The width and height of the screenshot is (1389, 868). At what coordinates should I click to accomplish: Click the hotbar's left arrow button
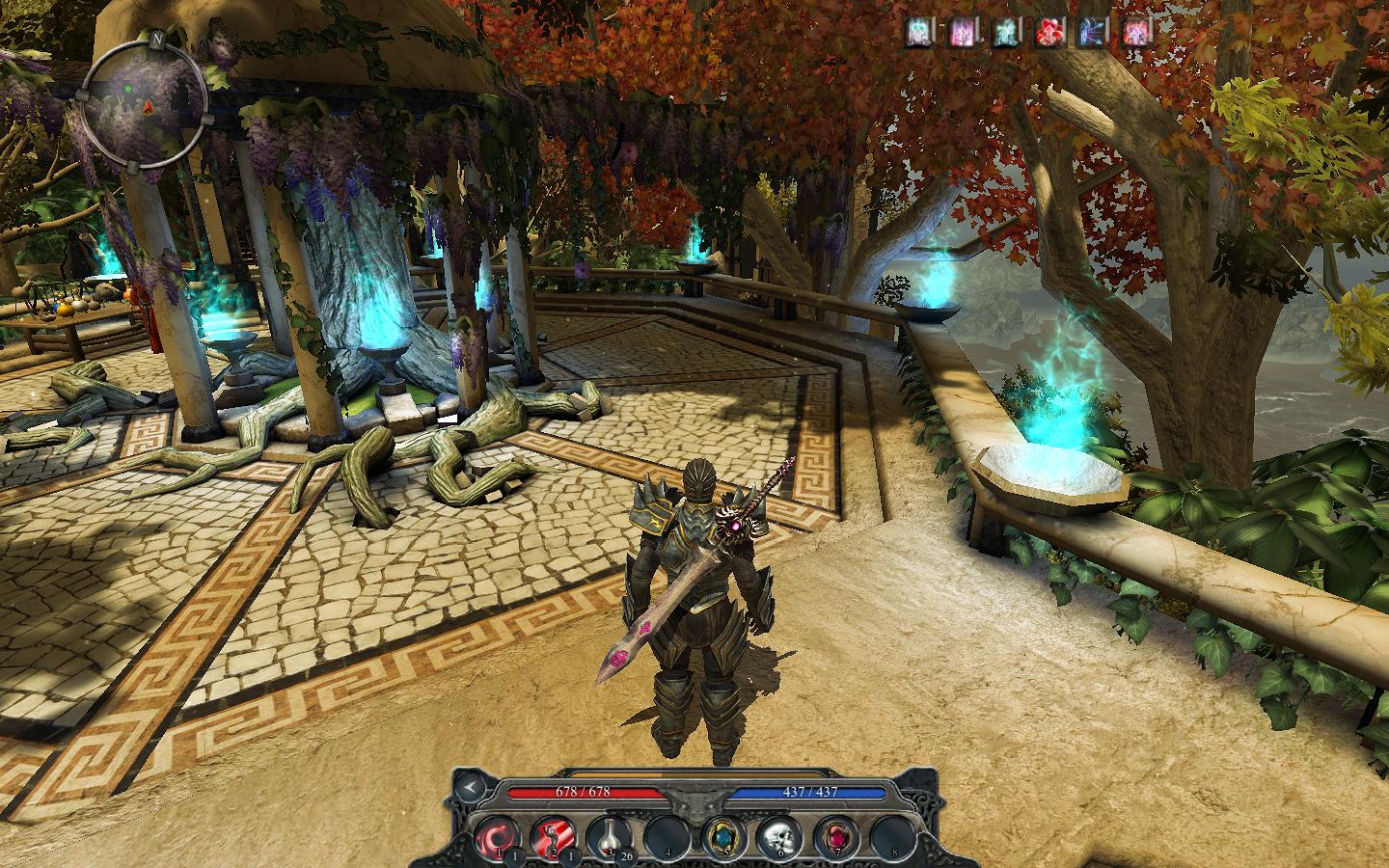469,786
